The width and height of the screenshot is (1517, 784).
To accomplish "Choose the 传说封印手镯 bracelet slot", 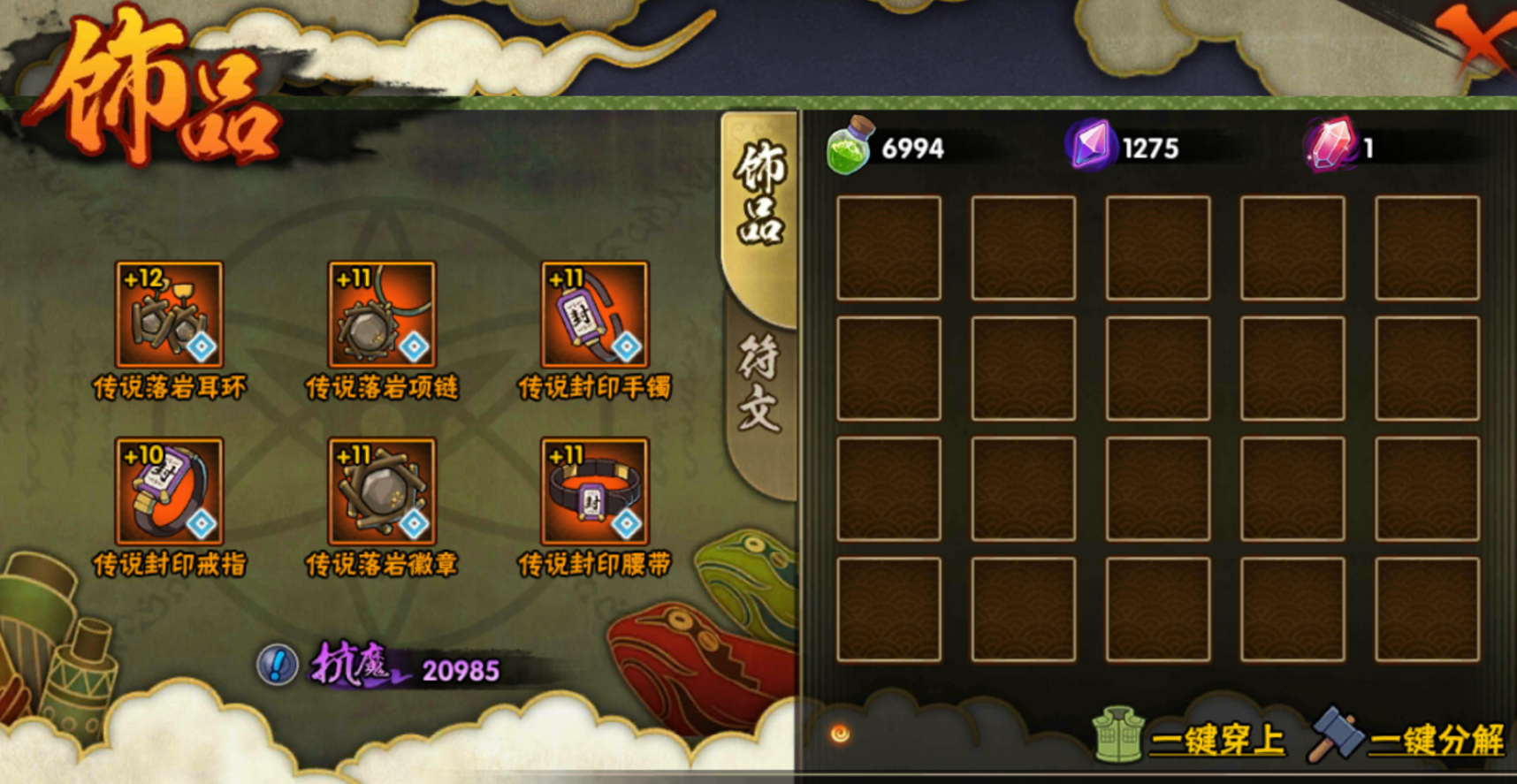I will coord(595,314).
